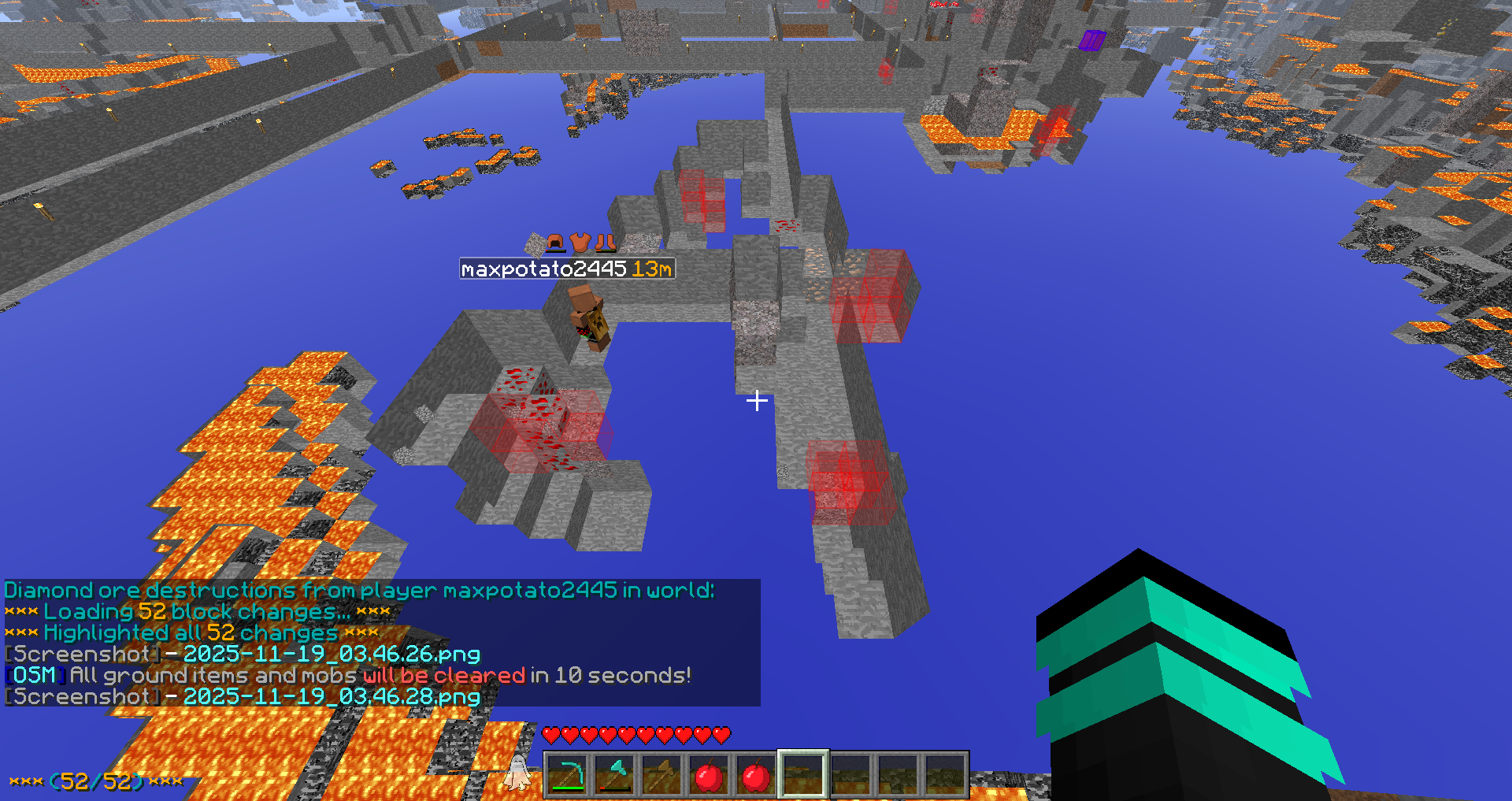Open the 2025-11-19_03.46.26.png screenshot link
The height and width of the screenshot is (801, 1512).
(332, 654)
